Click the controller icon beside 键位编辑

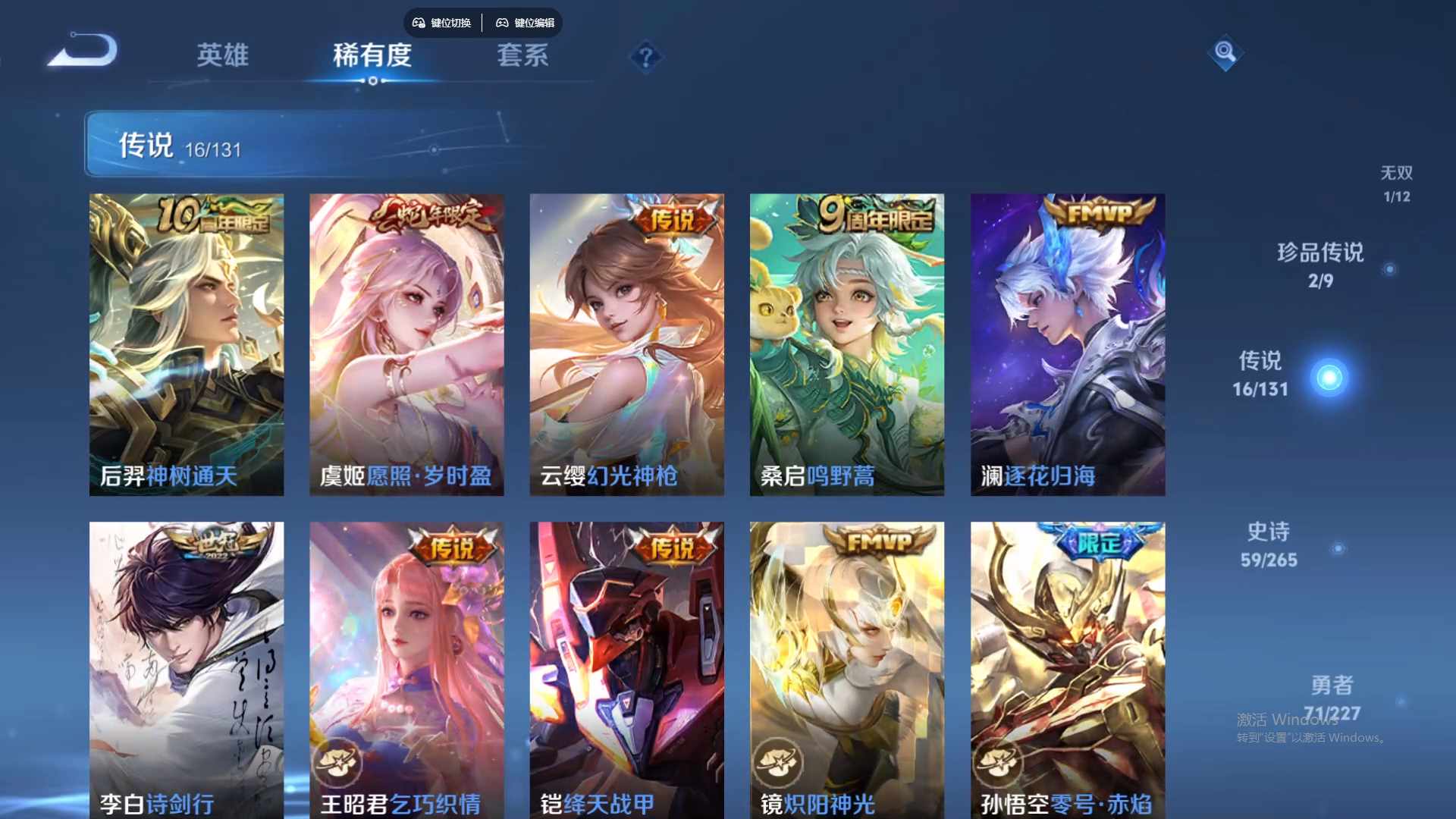point(502,23)
